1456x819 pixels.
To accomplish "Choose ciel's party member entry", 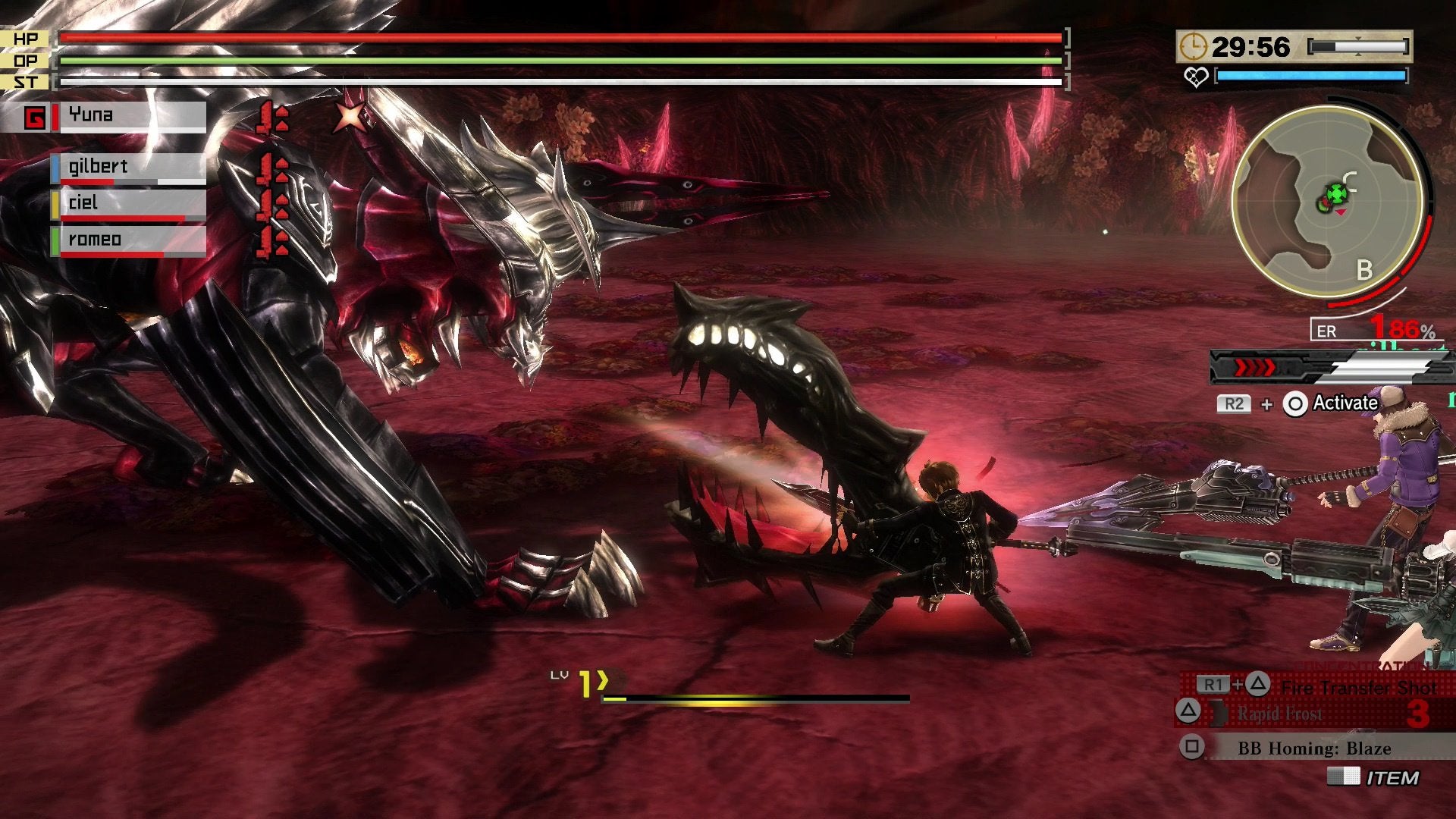I will (130, 203).
